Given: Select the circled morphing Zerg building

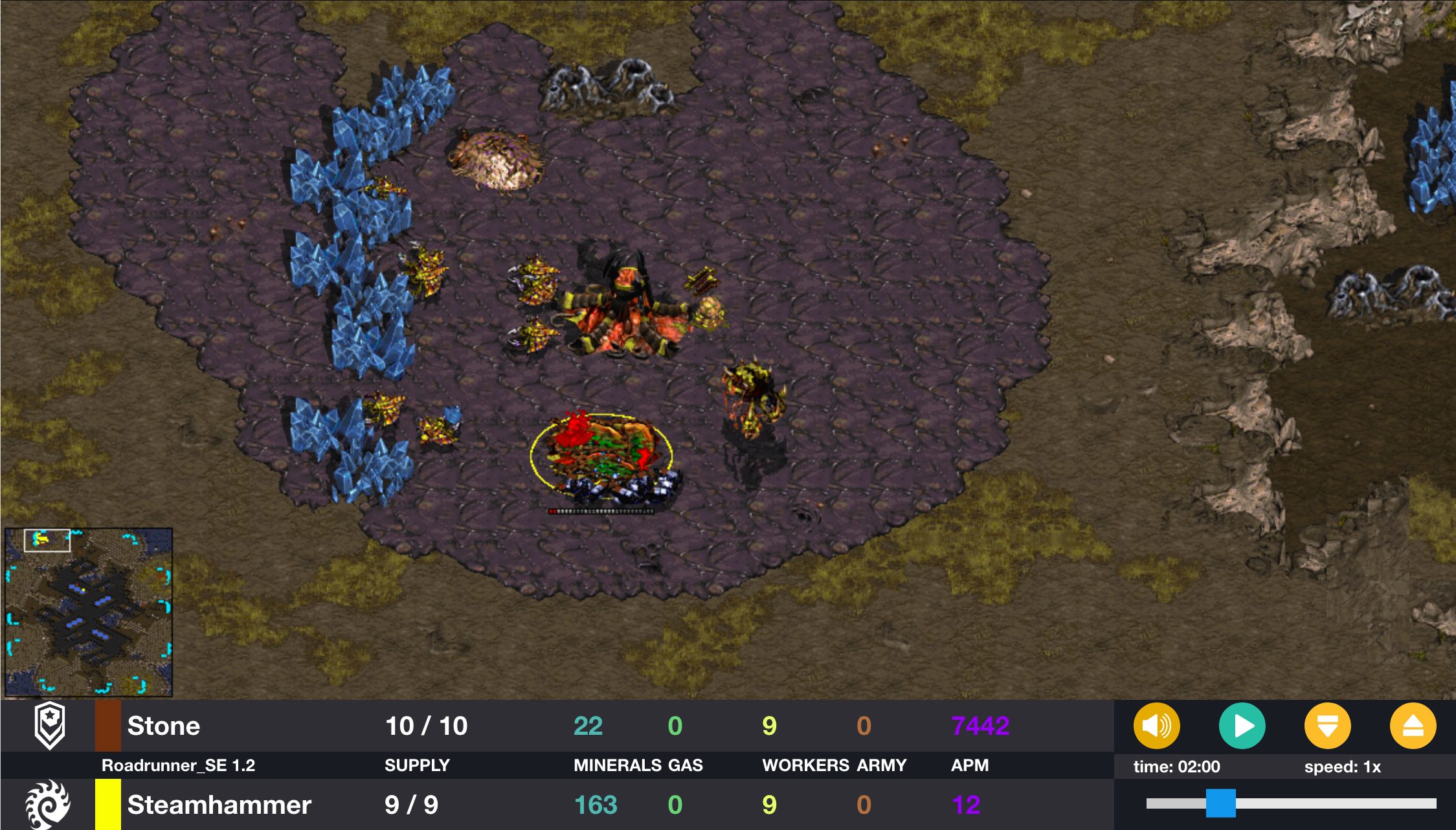Looking at the screenshot, I should 602,453.
